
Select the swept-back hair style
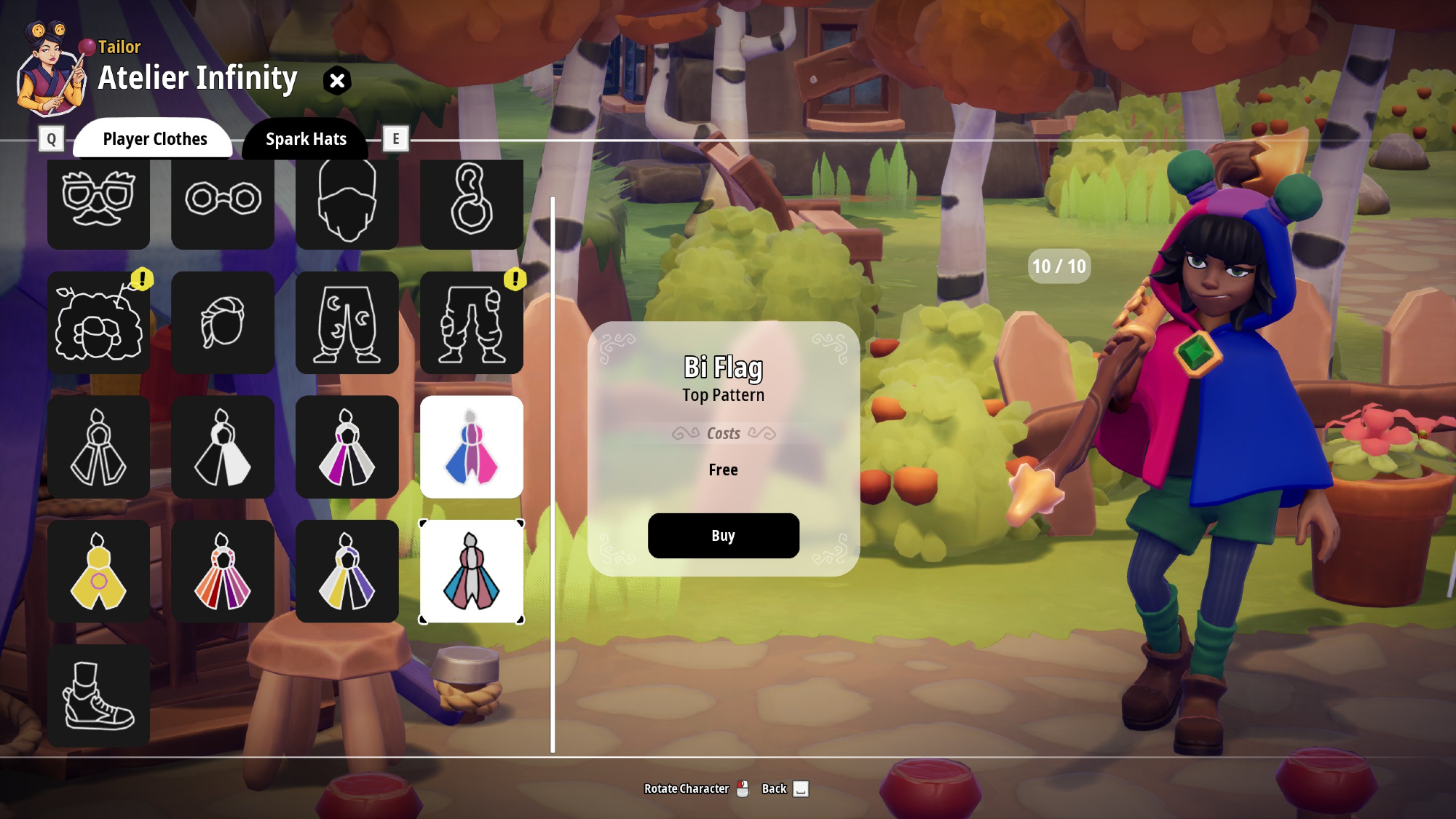(223, 323)
